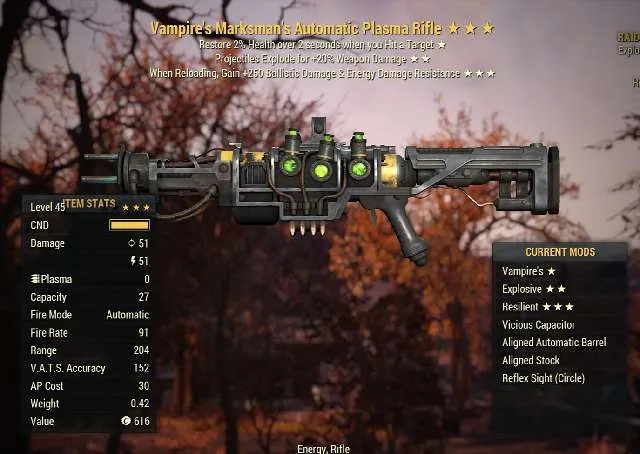640x454 pixels.
Task: Select the Explosive mod entry
Action: pos(531,289)
